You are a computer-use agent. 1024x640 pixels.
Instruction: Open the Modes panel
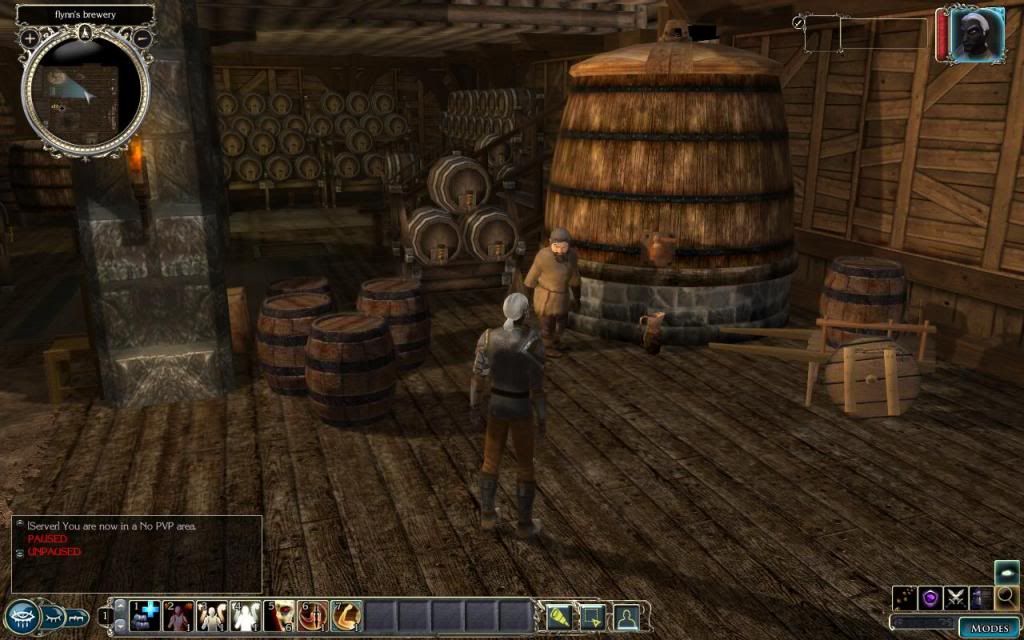pos(988,628)
